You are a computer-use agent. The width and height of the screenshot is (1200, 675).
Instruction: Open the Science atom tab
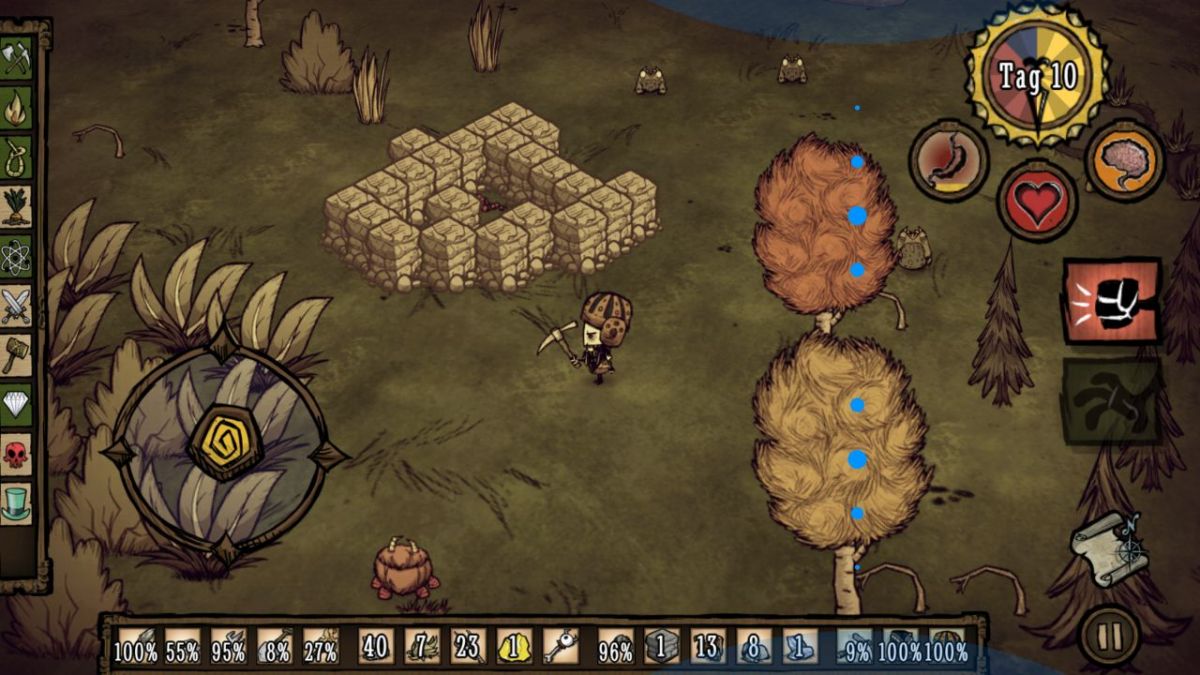click(16, 257)
